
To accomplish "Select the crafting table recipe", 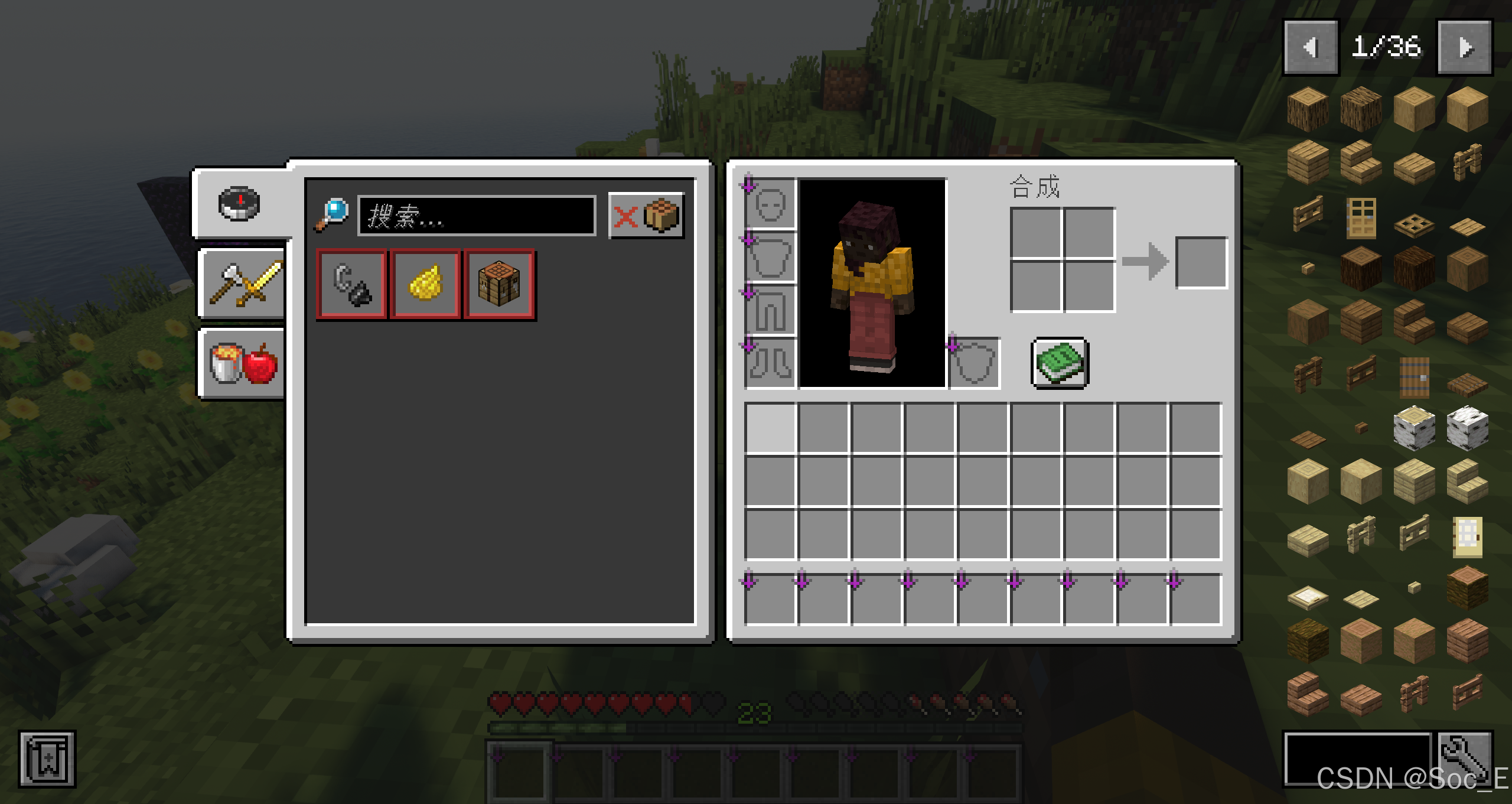I will click(499, 285).
